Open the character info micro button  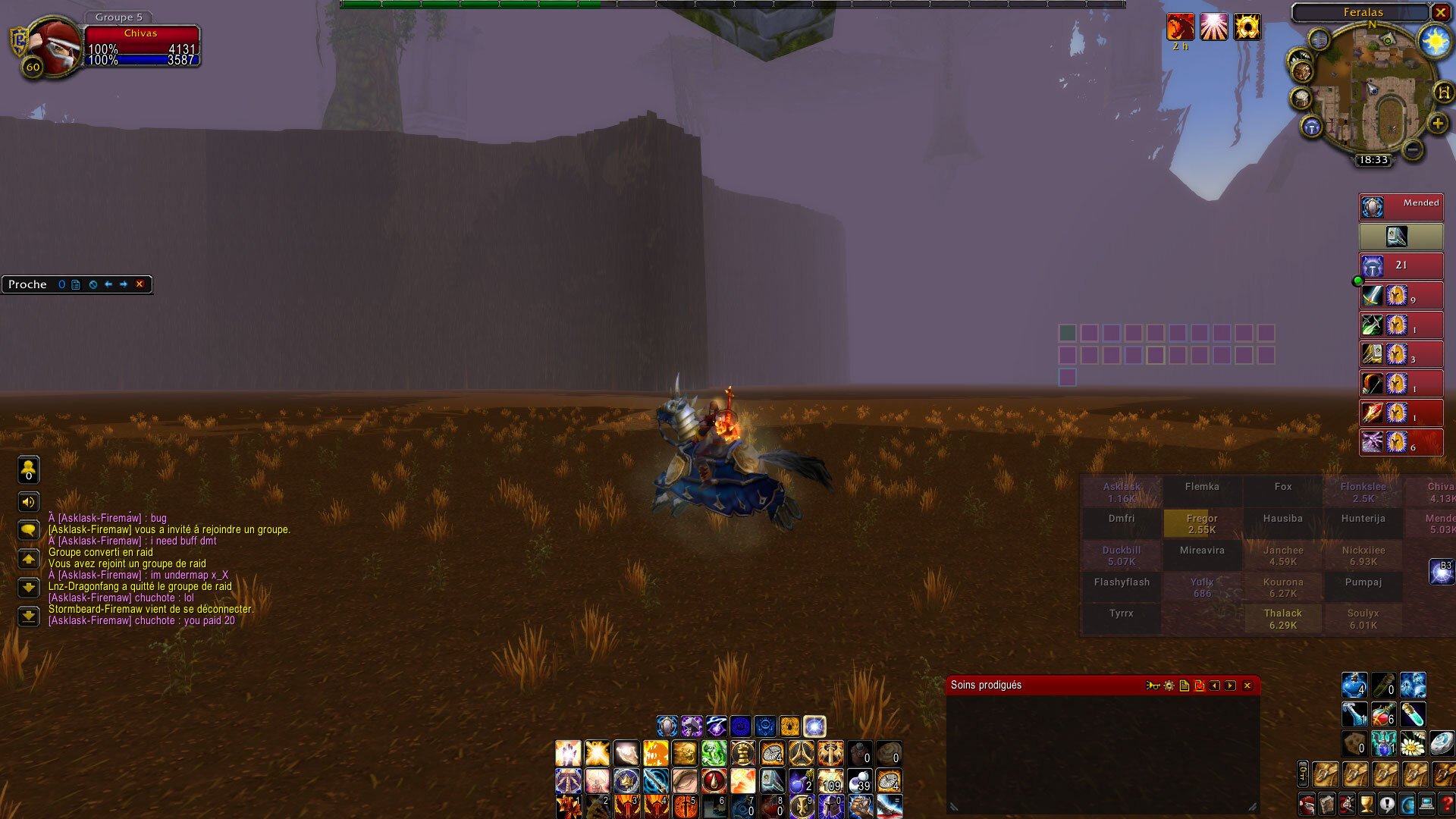point(1307,804)
